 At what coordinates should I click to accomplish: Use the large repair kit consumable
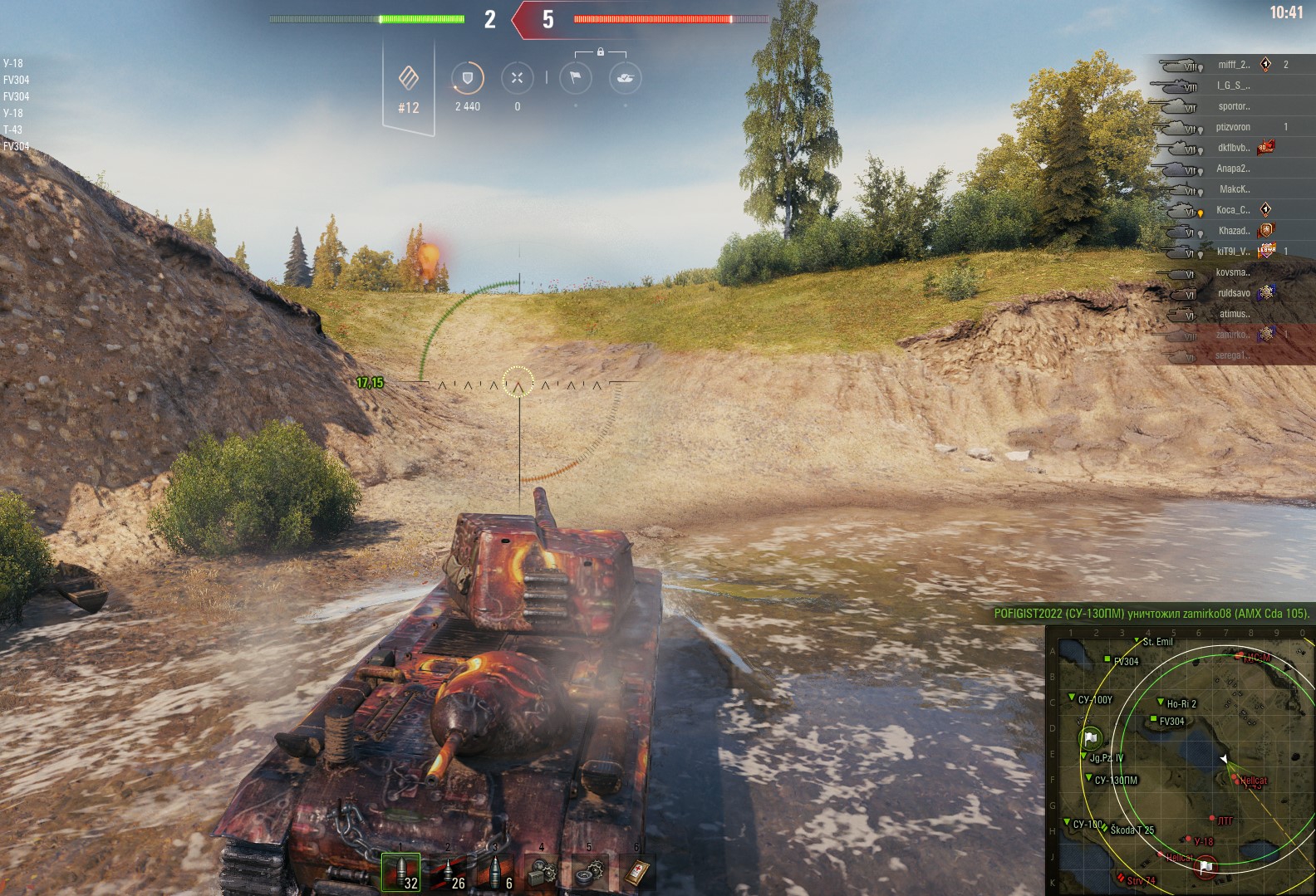542,872
